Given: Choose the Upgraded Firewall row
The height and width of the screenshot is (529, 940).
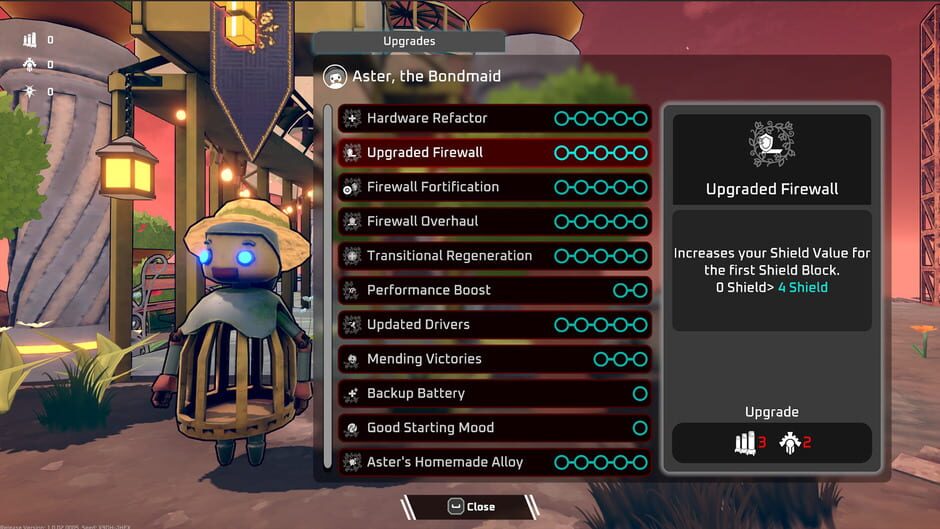Looking at the screenshot, I should [494, 153].
